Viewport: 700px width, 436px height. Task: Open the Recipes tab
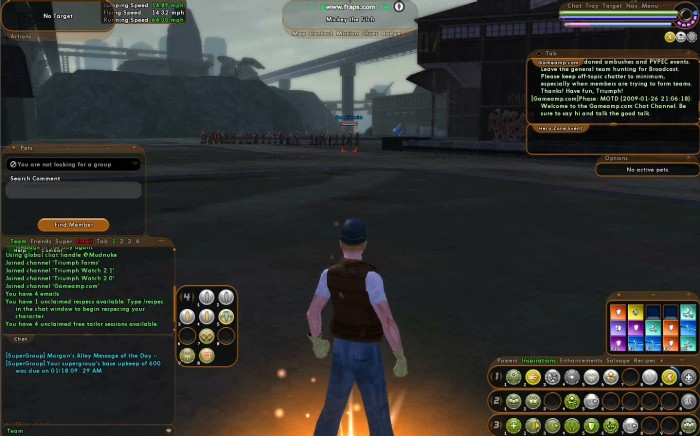tap(646, 360)
